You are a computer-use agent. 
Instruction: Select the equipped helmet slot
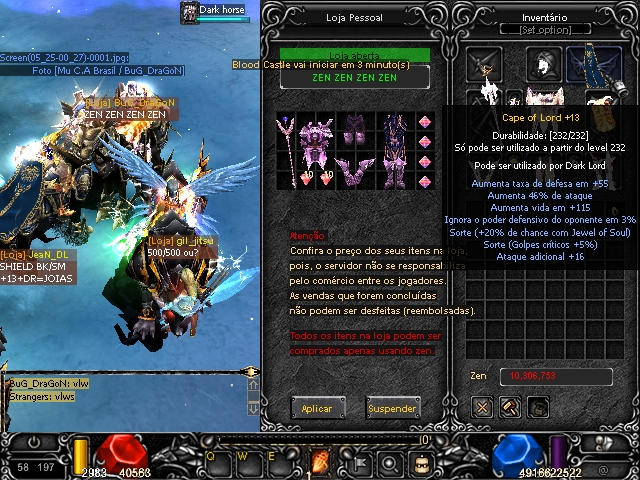tap(542, 63)
